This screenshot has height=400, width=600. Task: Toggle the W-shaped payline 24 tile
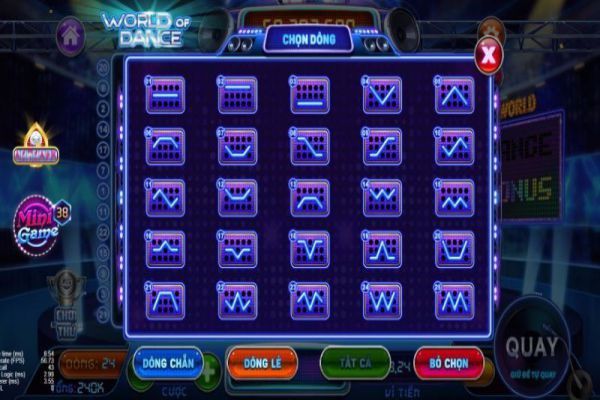[382, 300]
